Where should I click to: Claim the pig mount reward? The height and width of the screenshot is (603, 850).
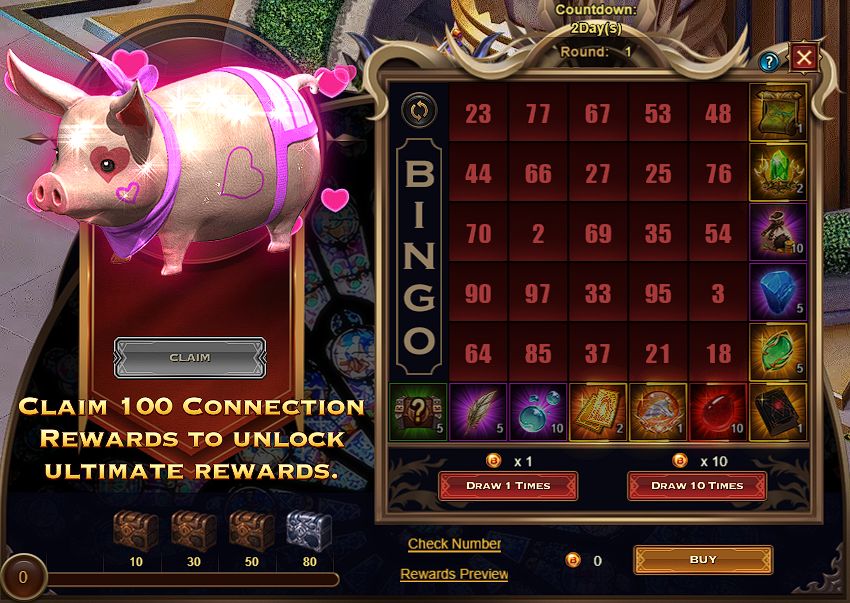click(190, 357)
